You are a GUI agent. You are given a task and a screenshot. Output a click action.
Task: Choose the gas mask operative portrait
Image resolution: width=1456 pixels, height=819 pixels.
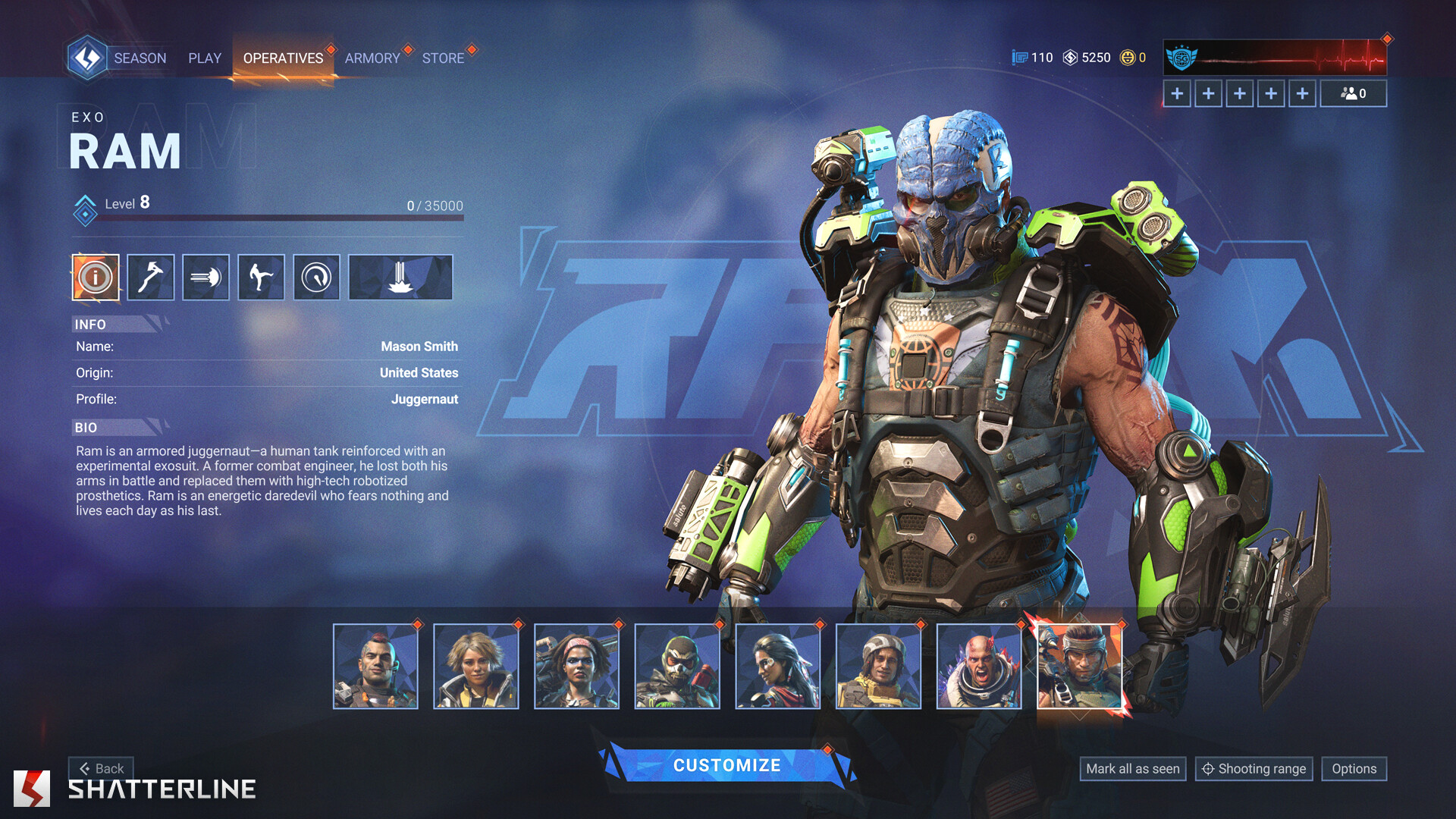677,667
